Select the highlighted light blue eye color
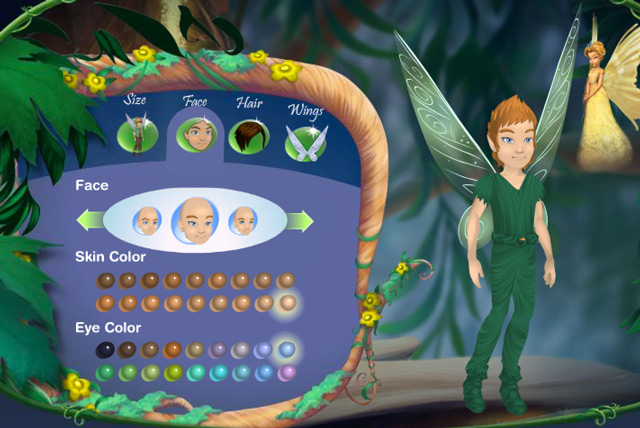640x428 pixels. (x=287, y=350)
